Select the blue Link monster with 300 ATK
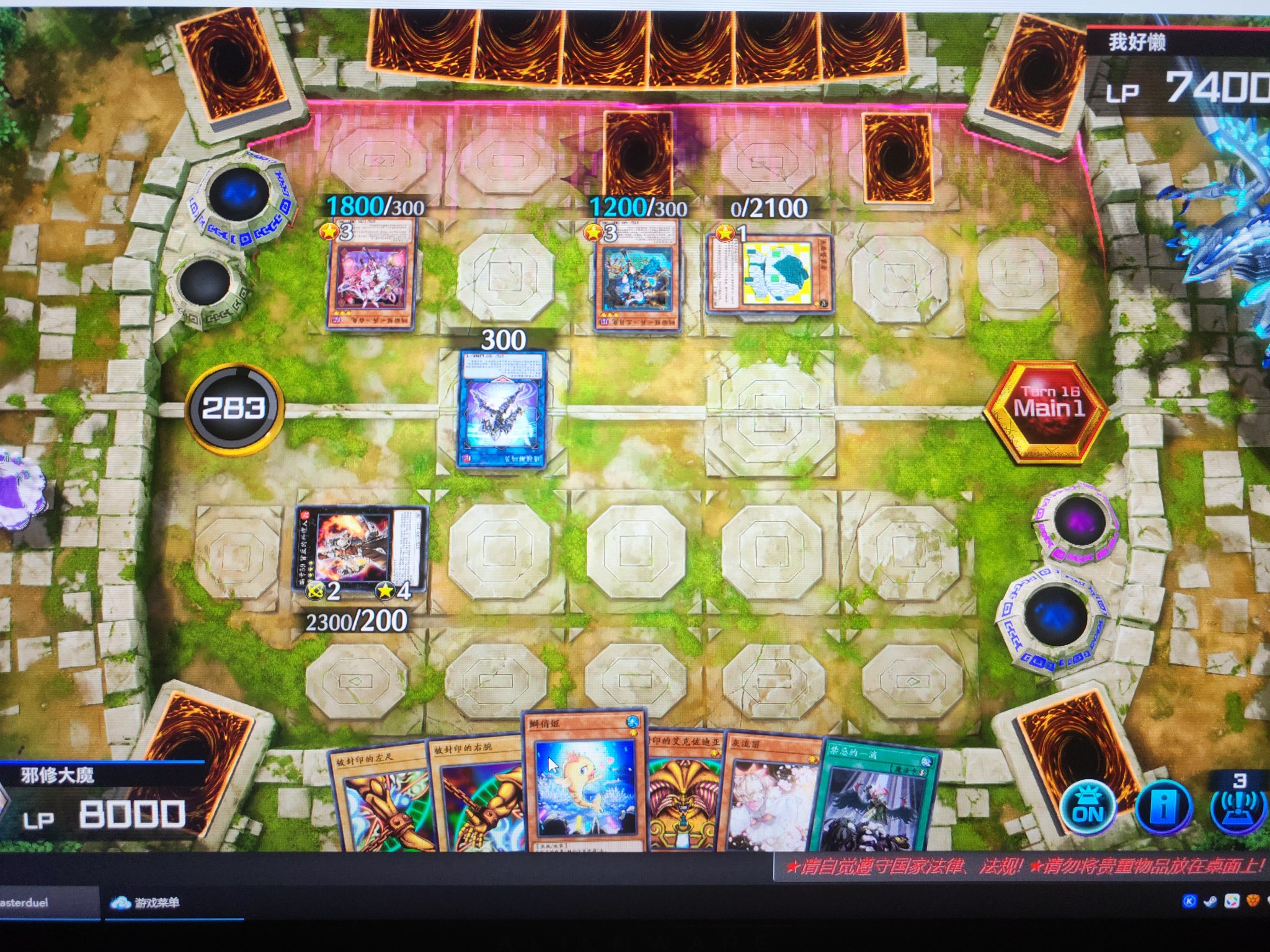This screenshot has height=952, width=1270. [x=502, y=408]
